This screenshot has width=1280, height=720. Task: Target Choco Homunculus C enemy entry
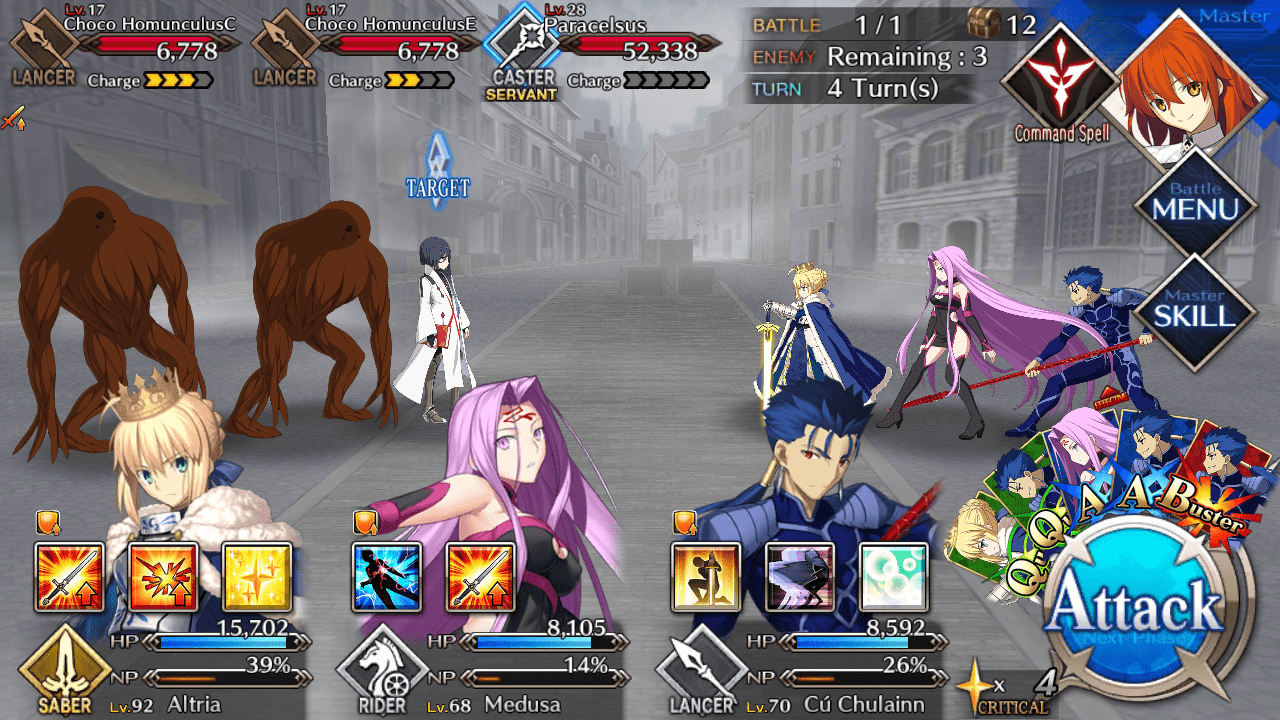tap(125, 48)
